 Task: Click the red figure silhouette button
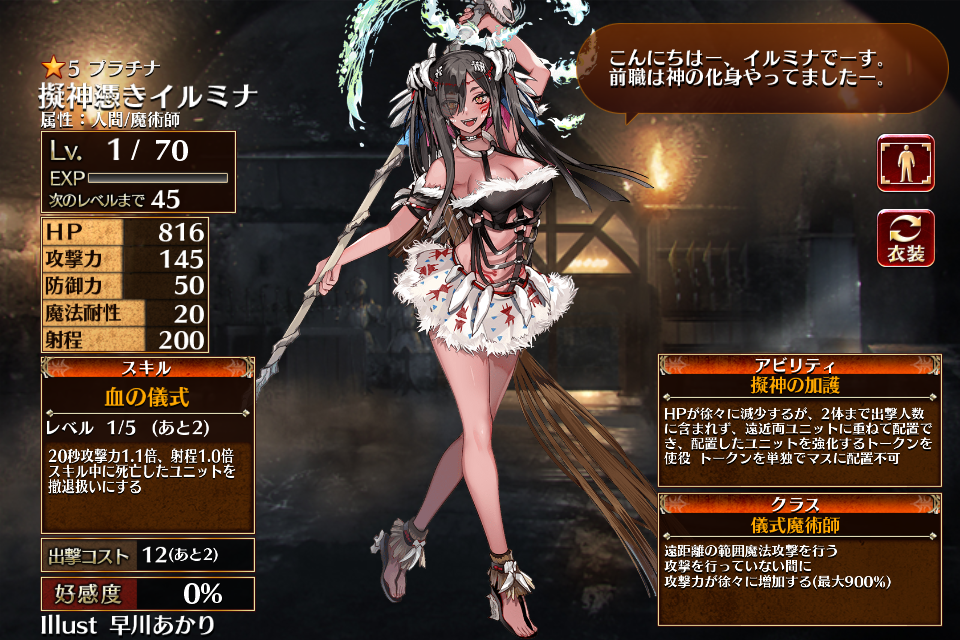click(x=905, y=163)
